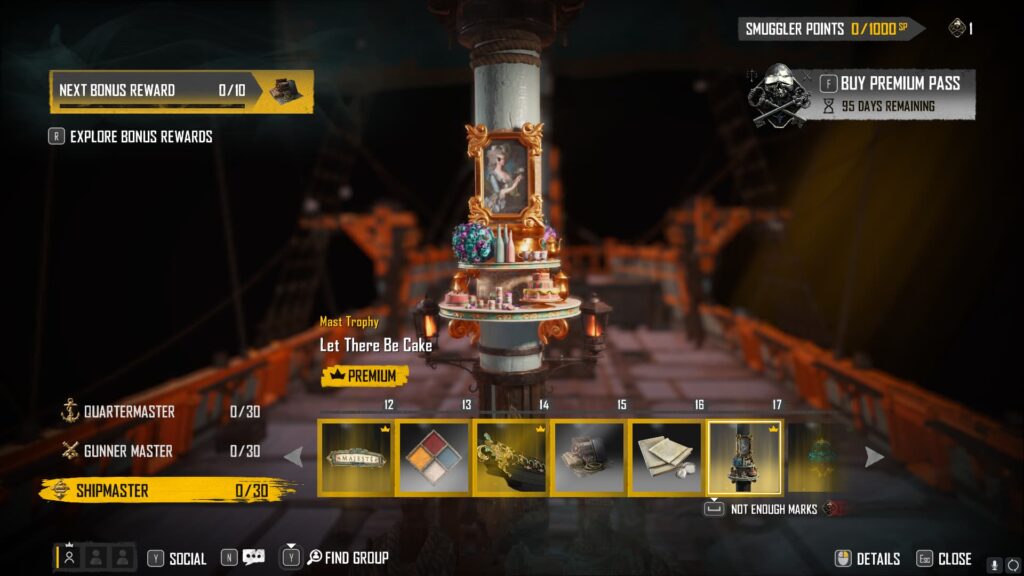Select the level 17 mast trophy reward

(x=745, y=458)
